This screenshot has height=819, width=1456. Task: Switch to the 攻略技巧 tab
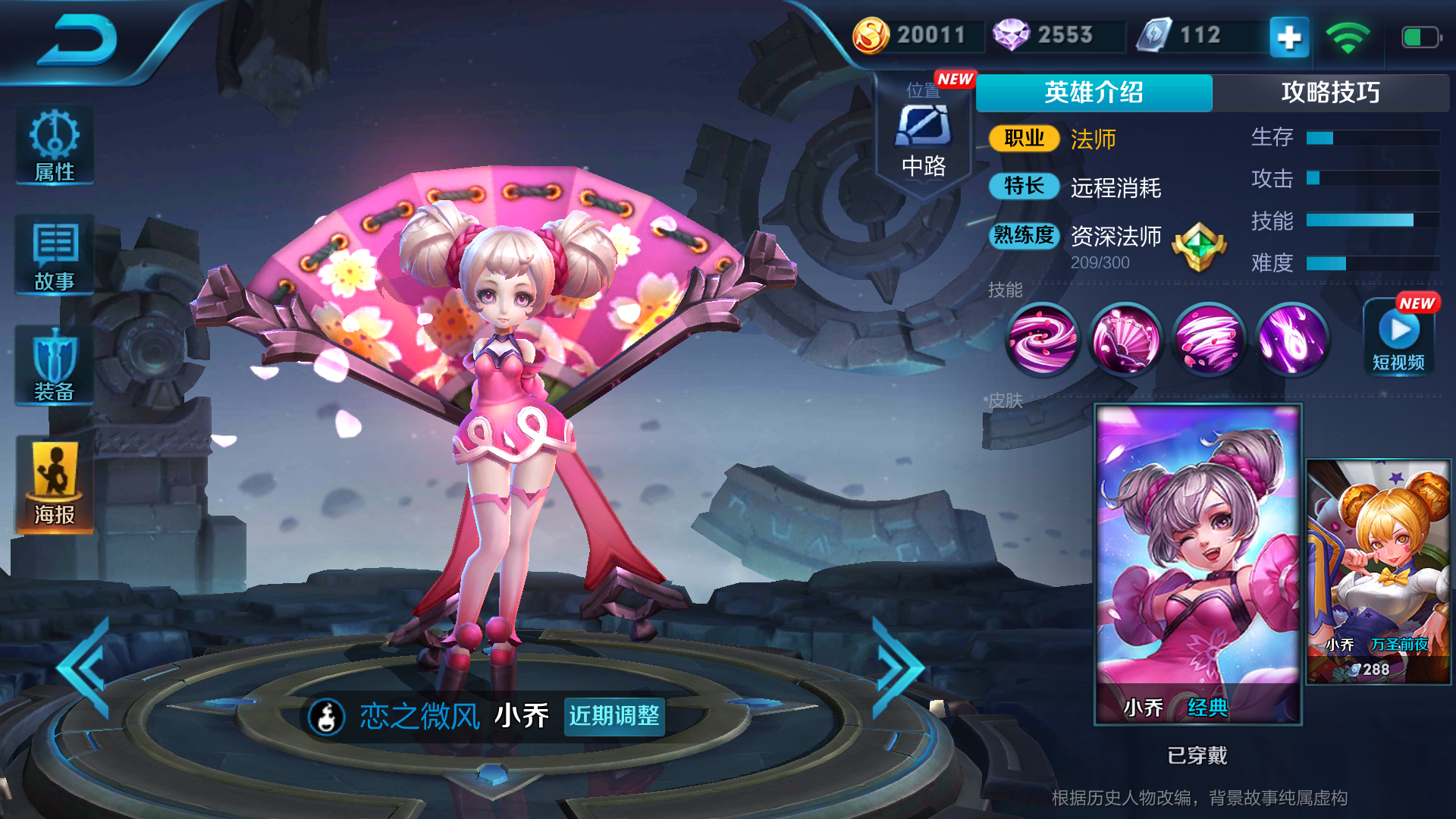(x=1330, y=93)
